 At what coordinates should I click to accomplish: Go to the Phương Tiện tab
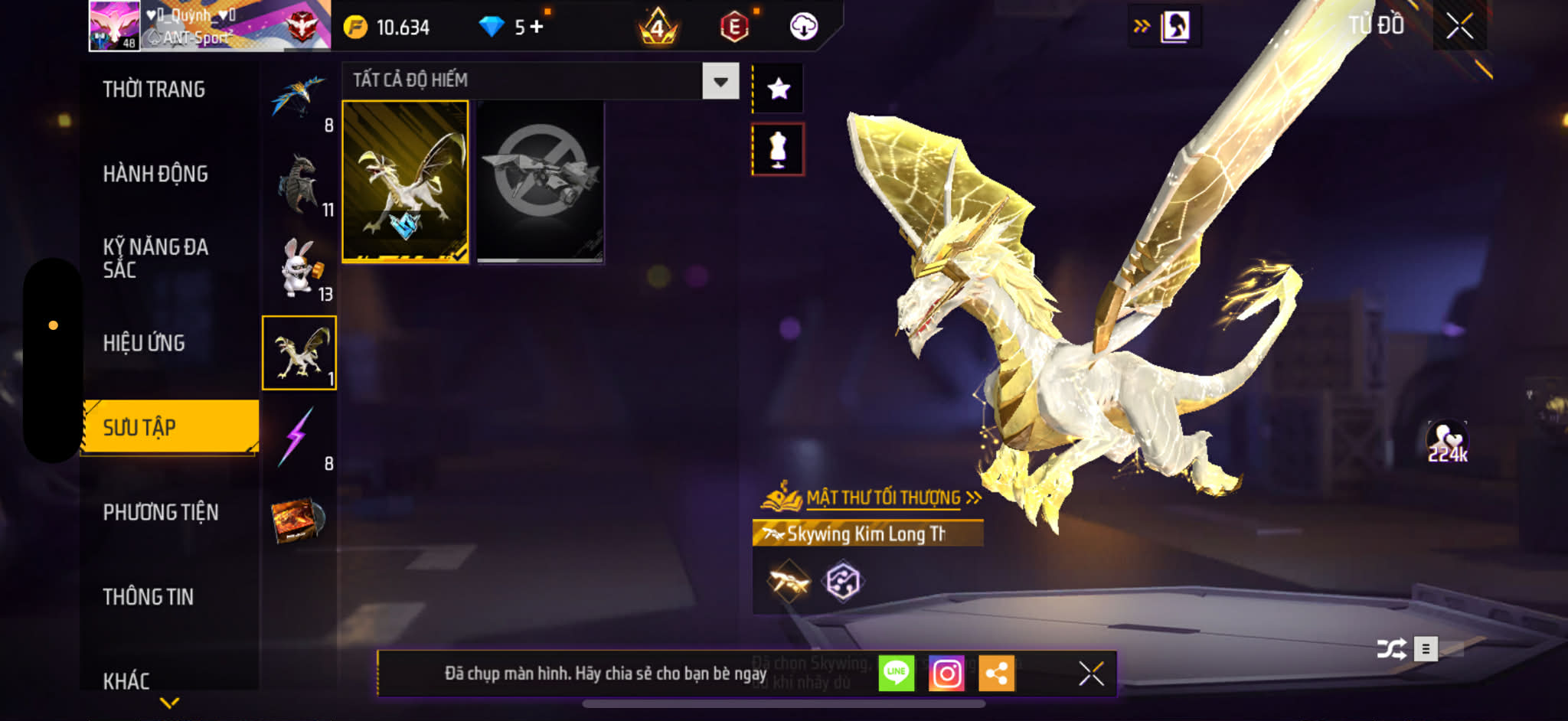point(161,512)
